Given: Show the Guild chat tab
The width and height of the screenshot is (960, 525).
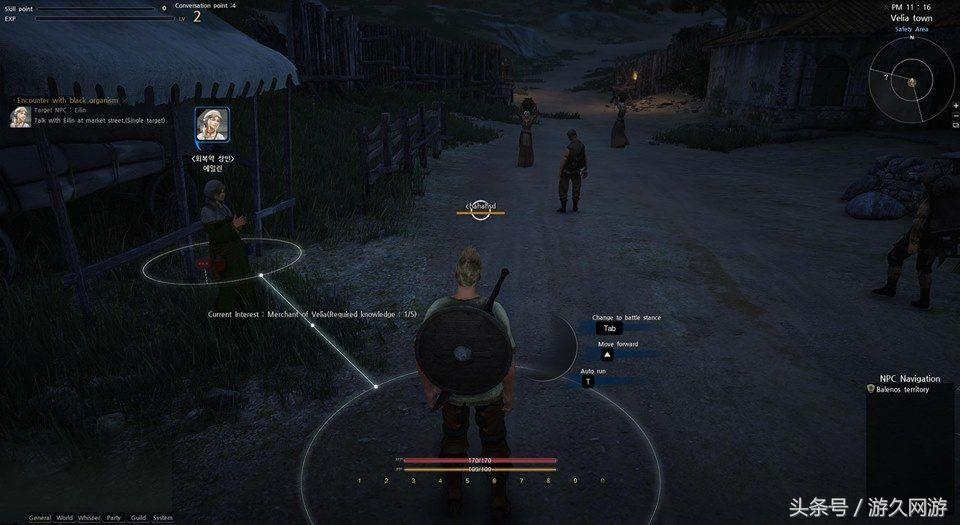Looking at the screenshot, I should pyautogui.click(x=138, y=517).
